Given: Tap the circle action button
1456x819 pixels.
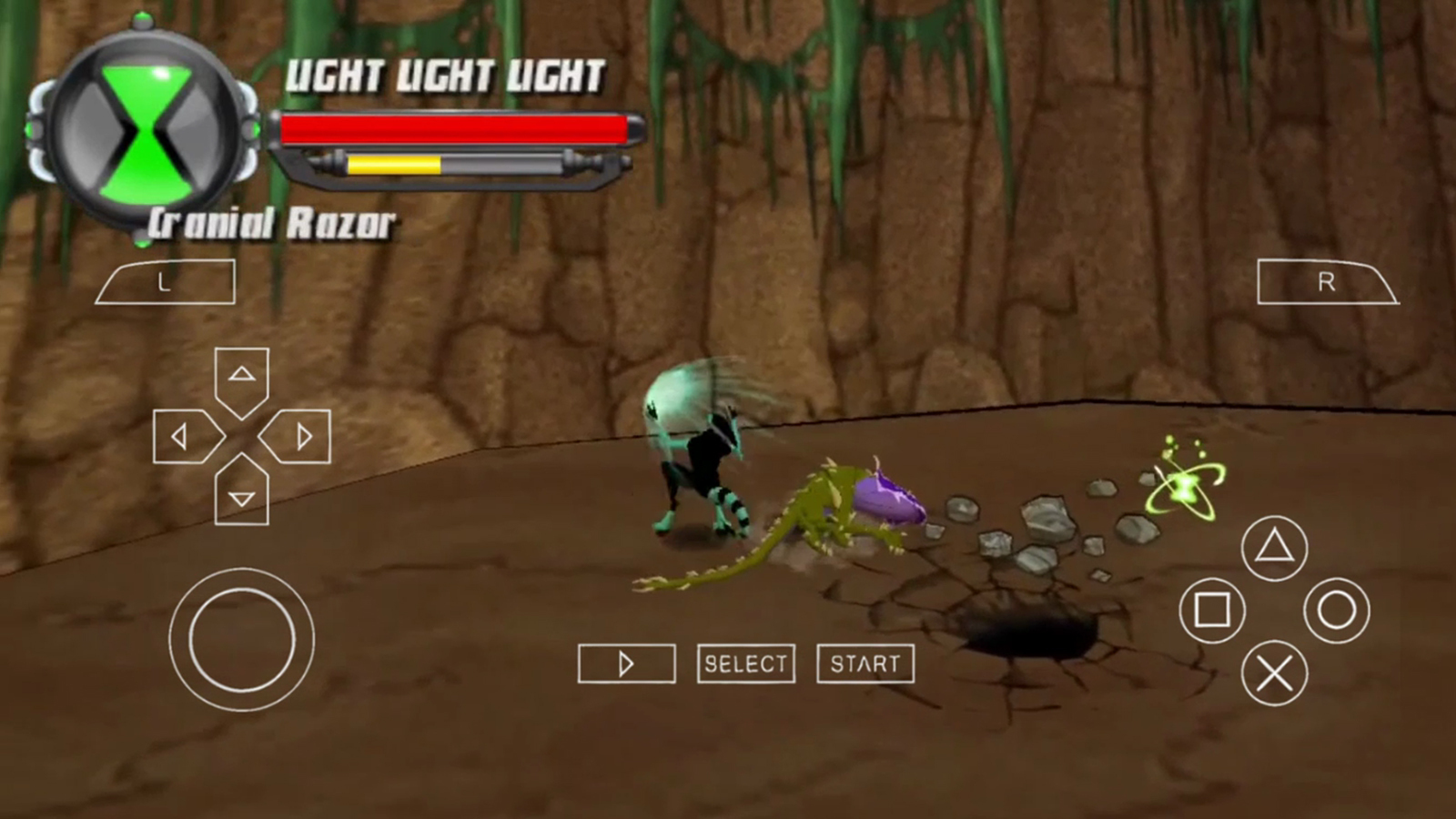Looking at the screenshot, I should tap(1336, 611).
